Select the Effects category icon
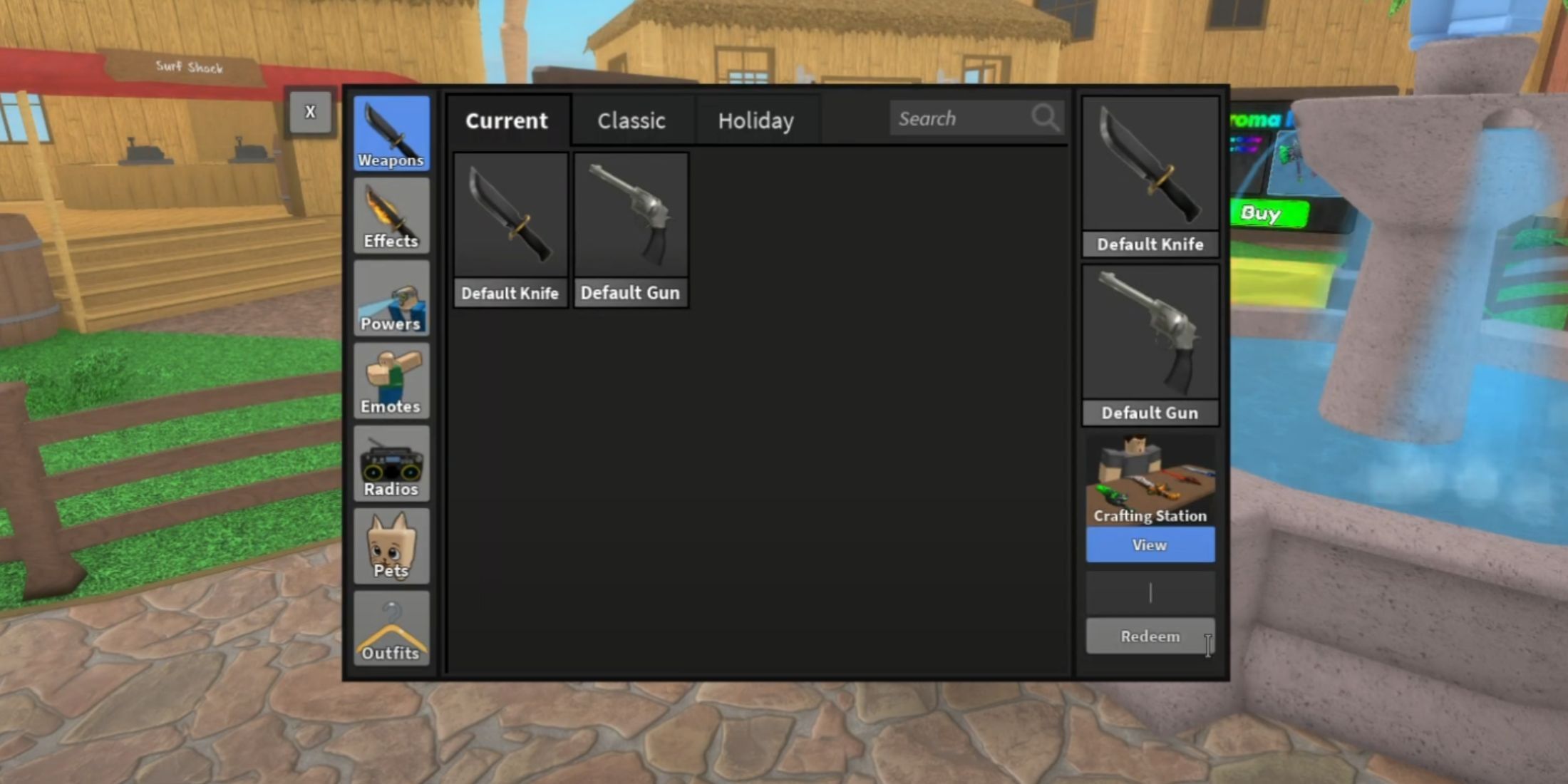Image resolution: width=1568 pixels, height=784 pixels. (x=391, y=214)
